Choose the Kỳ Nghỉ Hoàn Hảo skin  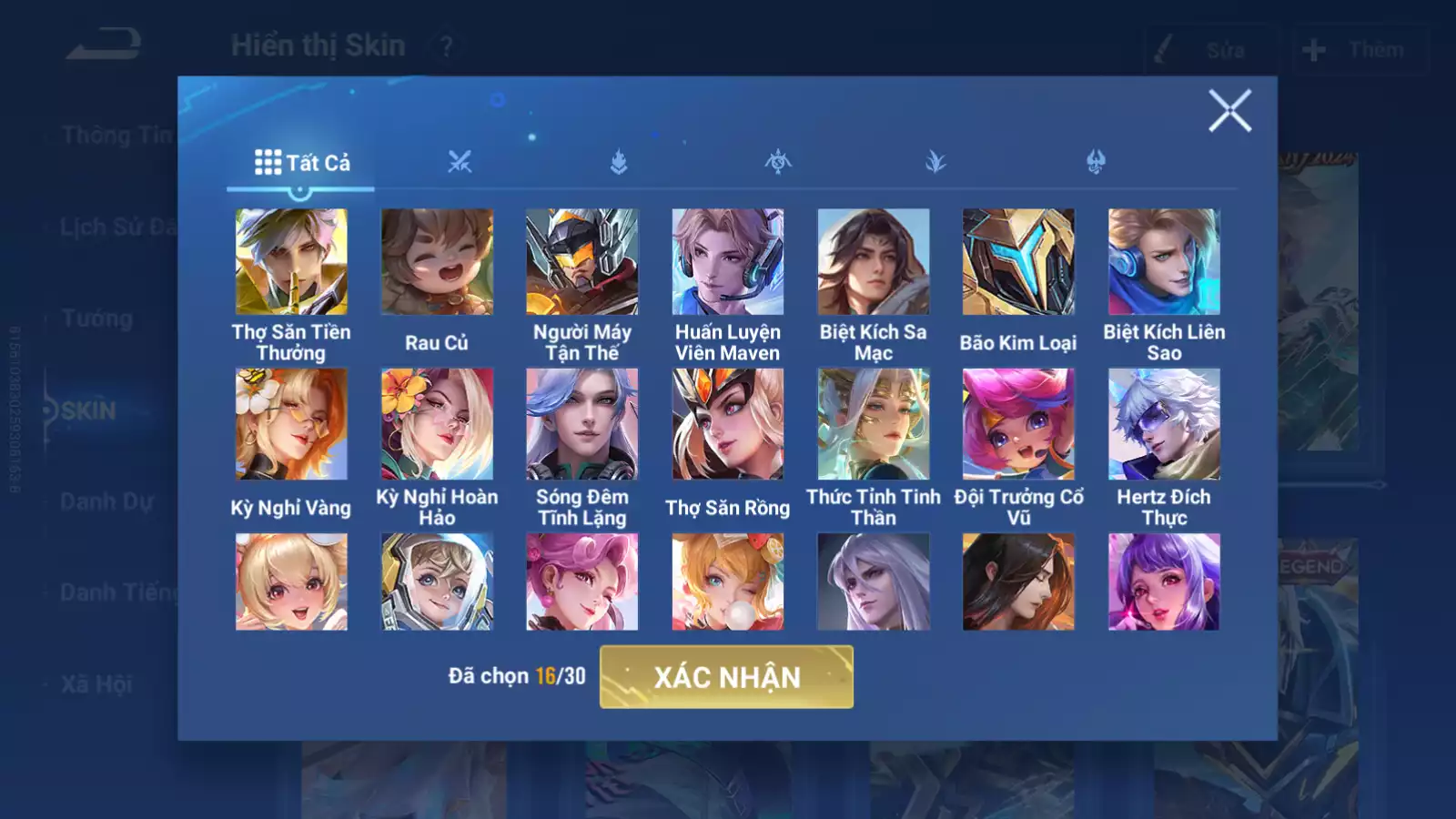pyautogui.click(x=437, y=424)
